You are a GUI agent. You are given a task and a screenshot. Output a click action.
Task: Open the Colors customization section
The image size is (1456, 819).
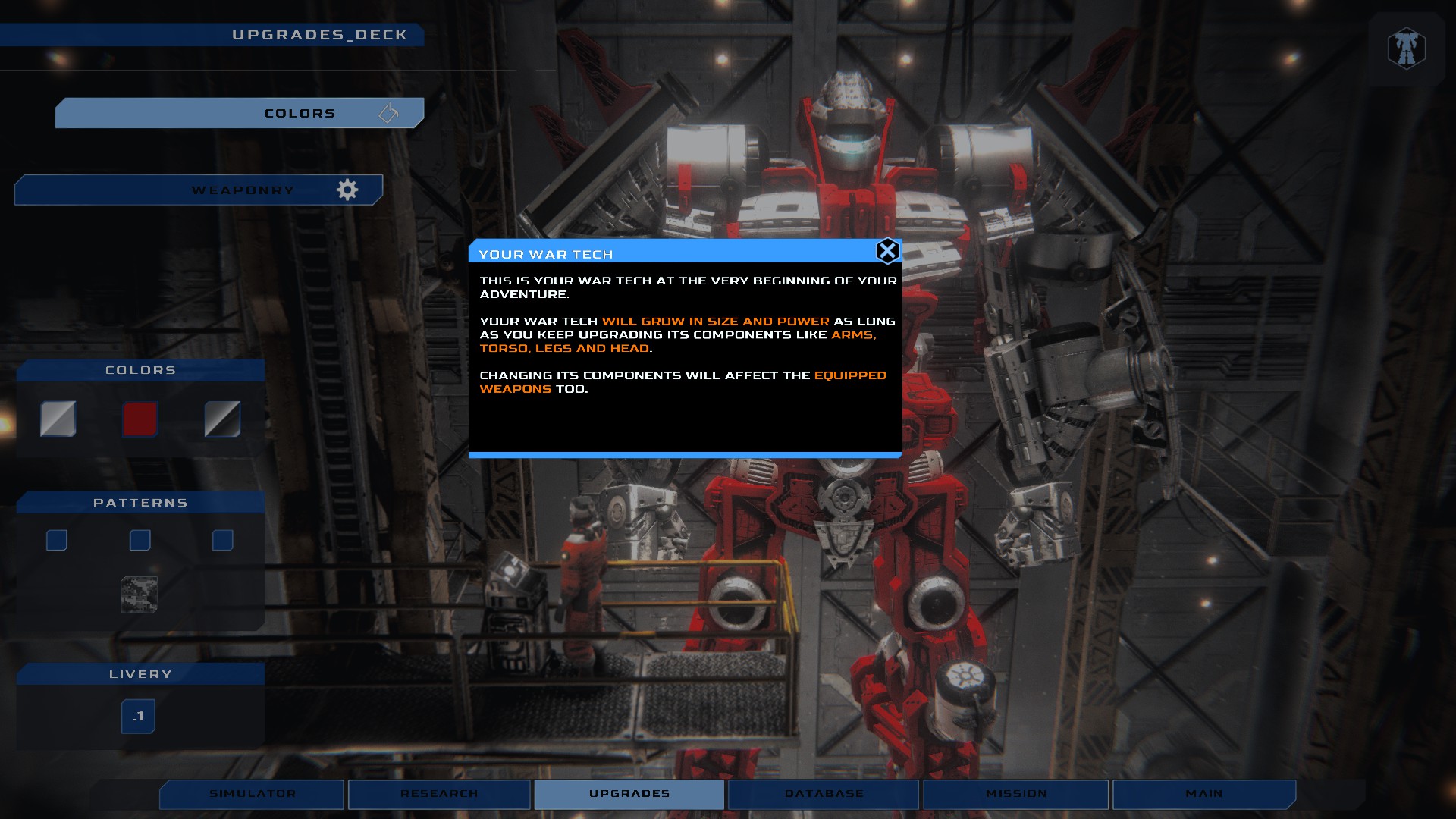click(x=239, y=113)
